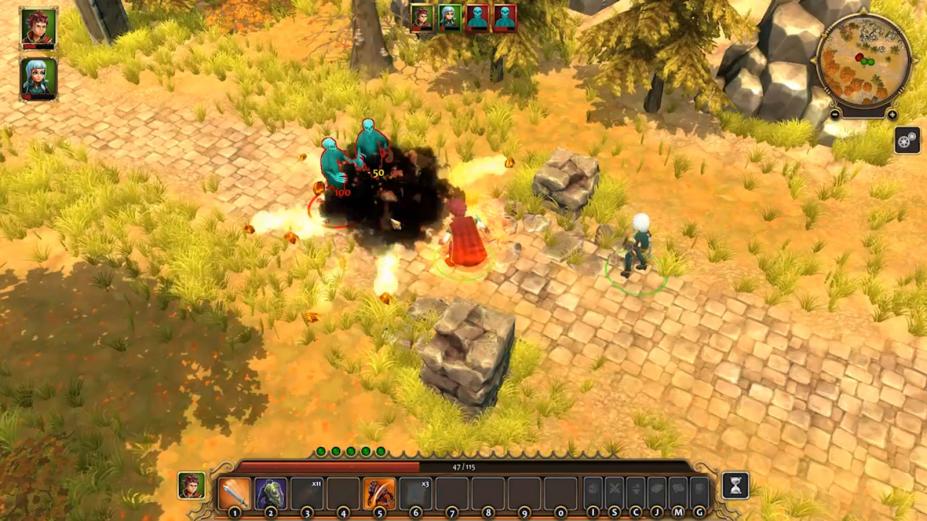The width and height of the screenshot is (927, 521).
Task: Select the blue-haired companion party portrait
Action: [38, 78]
